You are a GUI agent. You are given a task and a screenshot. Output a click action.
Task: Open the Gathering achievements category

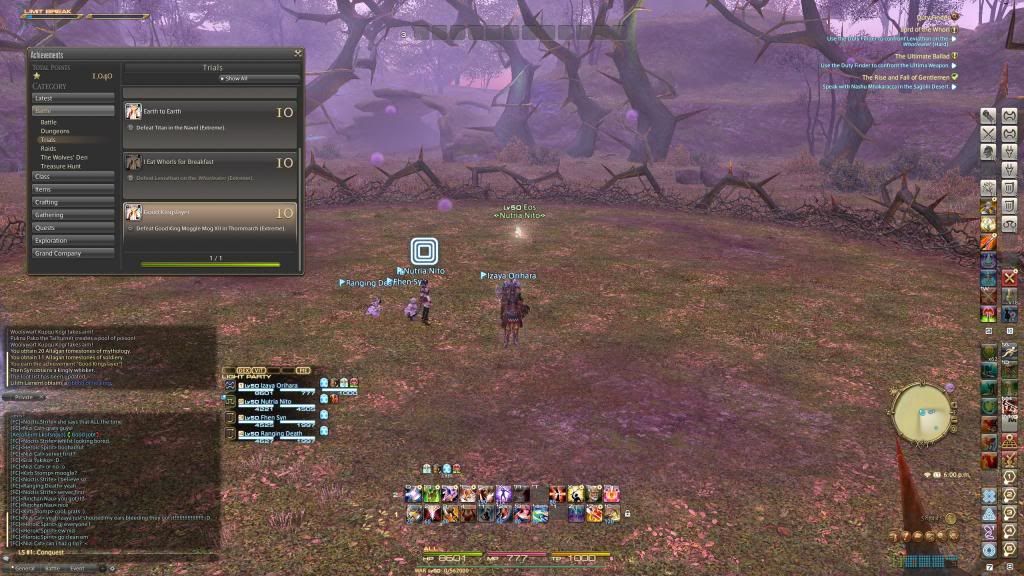click(74, 215)
